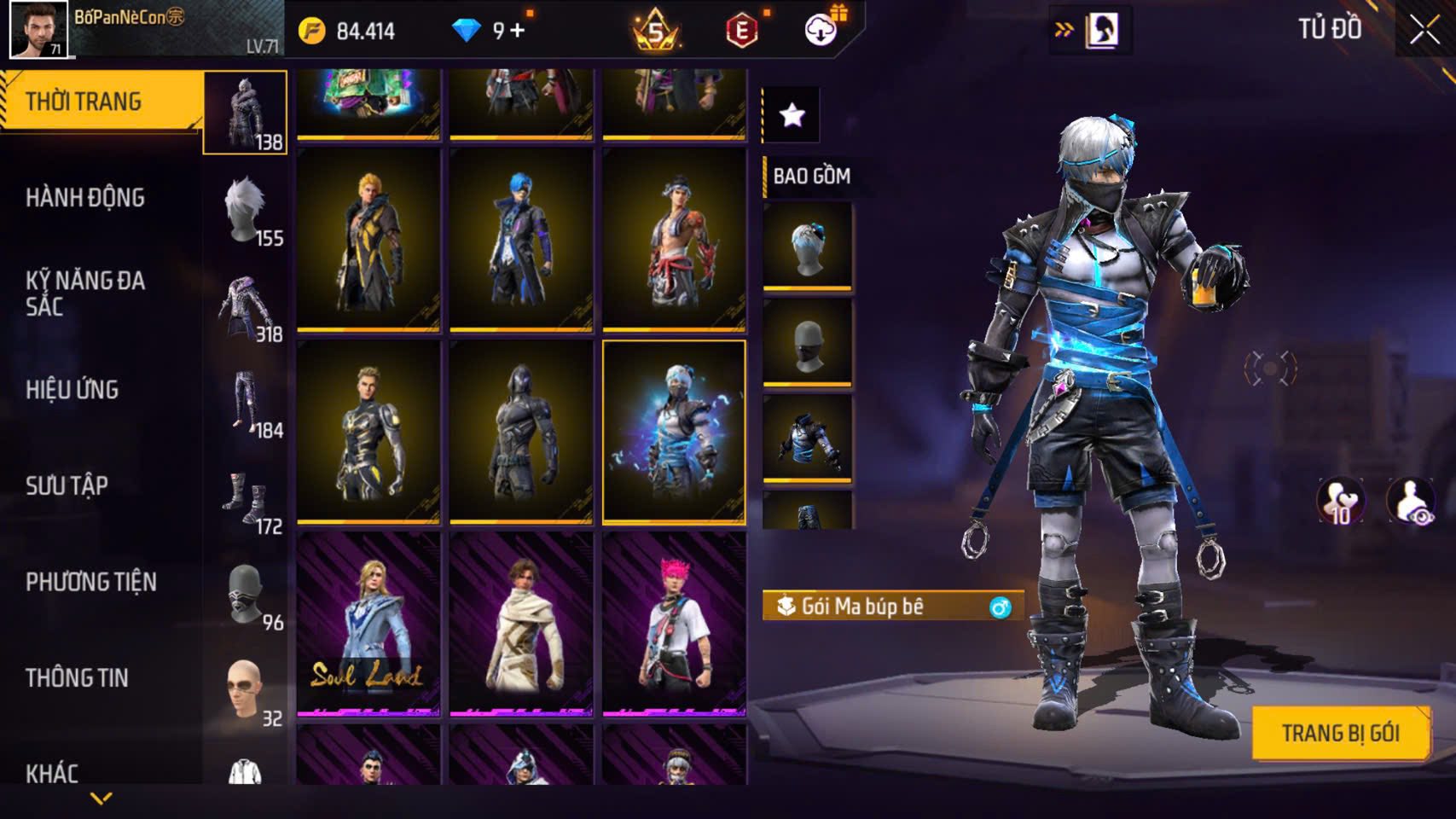Add diamonds with the plus button

pos(517,31)
